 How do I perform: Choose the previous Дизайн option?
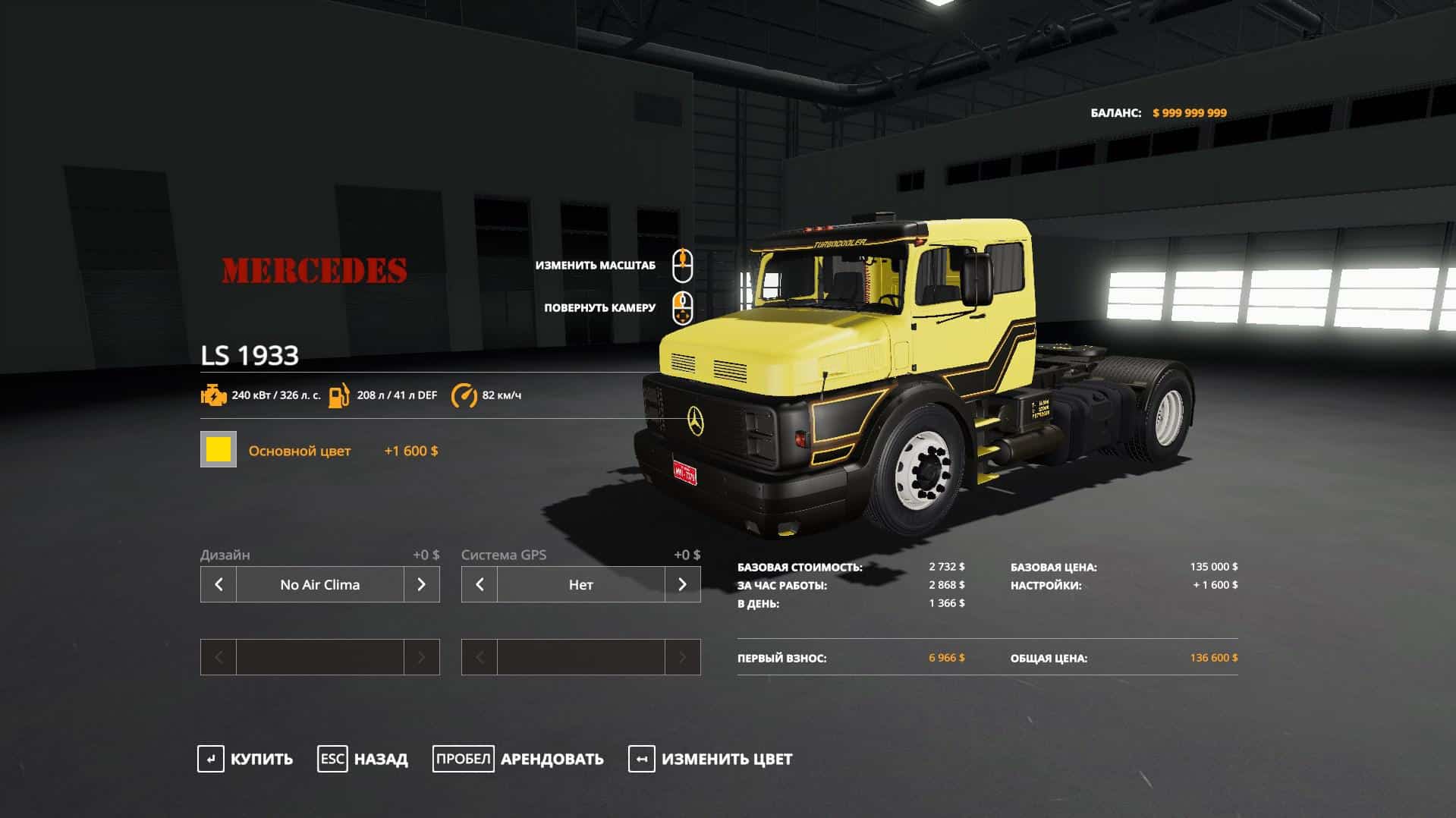click(x=219, y=584)
